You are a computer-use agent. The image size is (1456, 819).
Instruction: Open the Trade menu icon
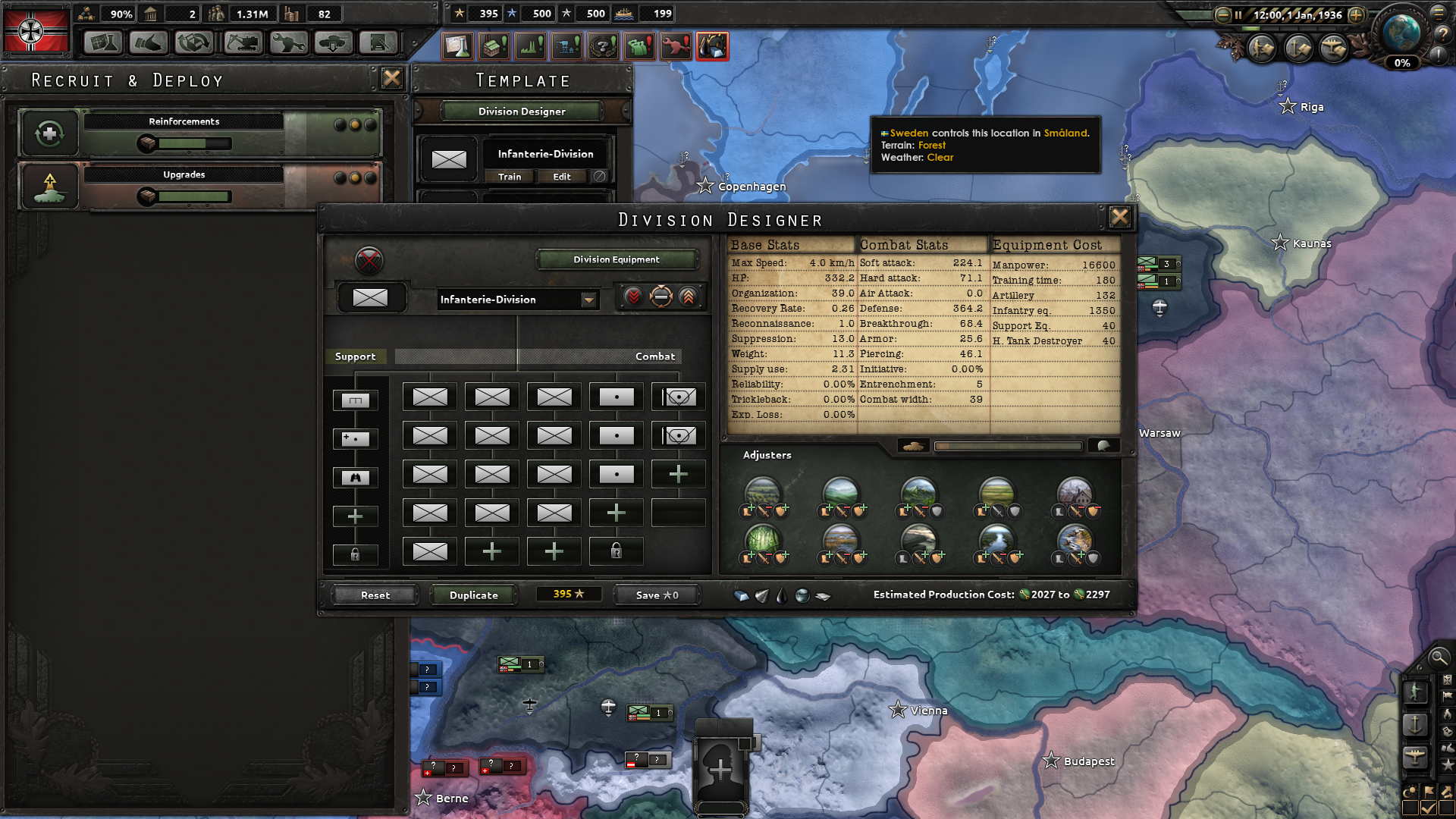(x=193, y=43)
